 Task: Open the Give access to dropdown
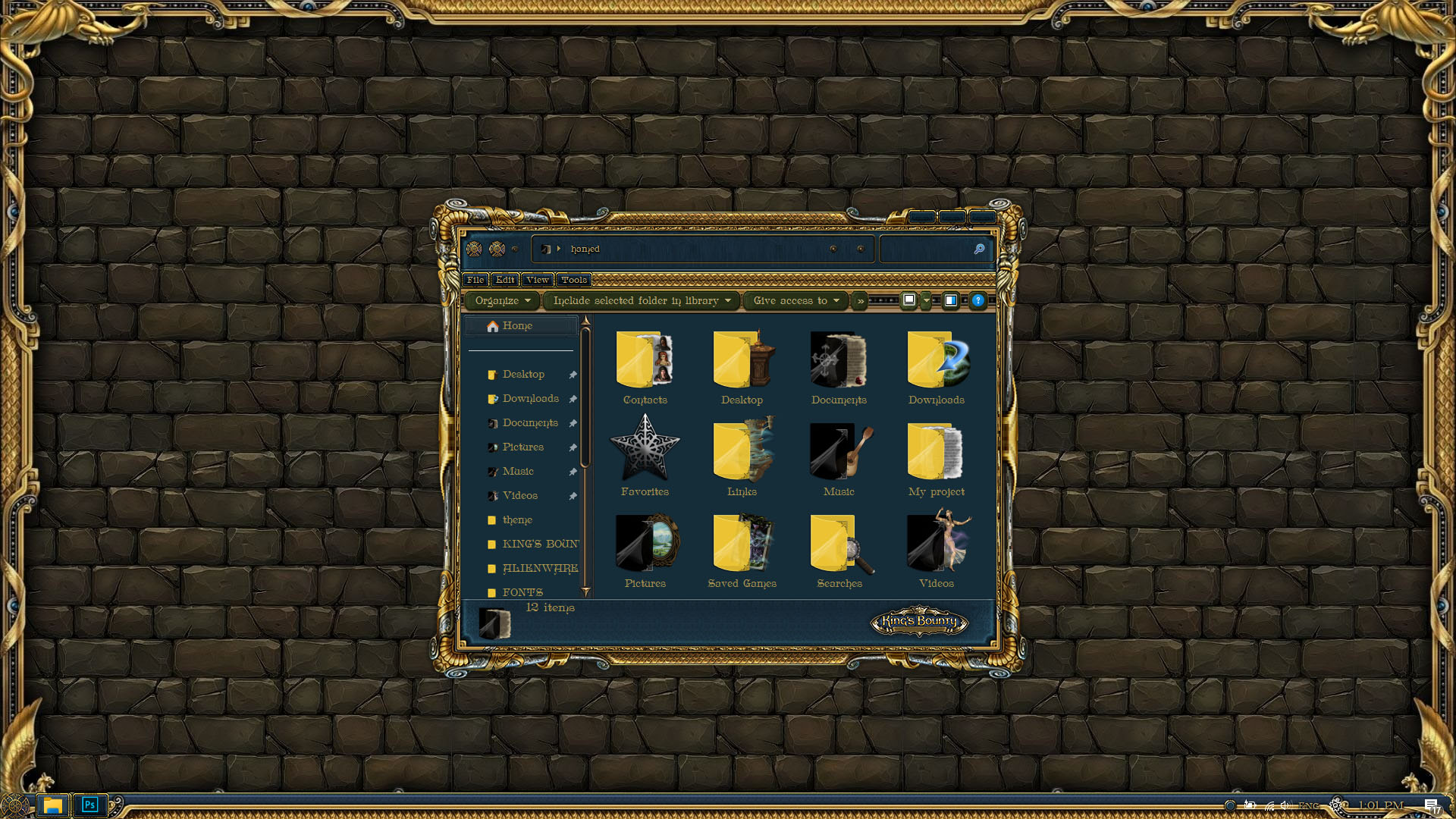tap(795, 301)
